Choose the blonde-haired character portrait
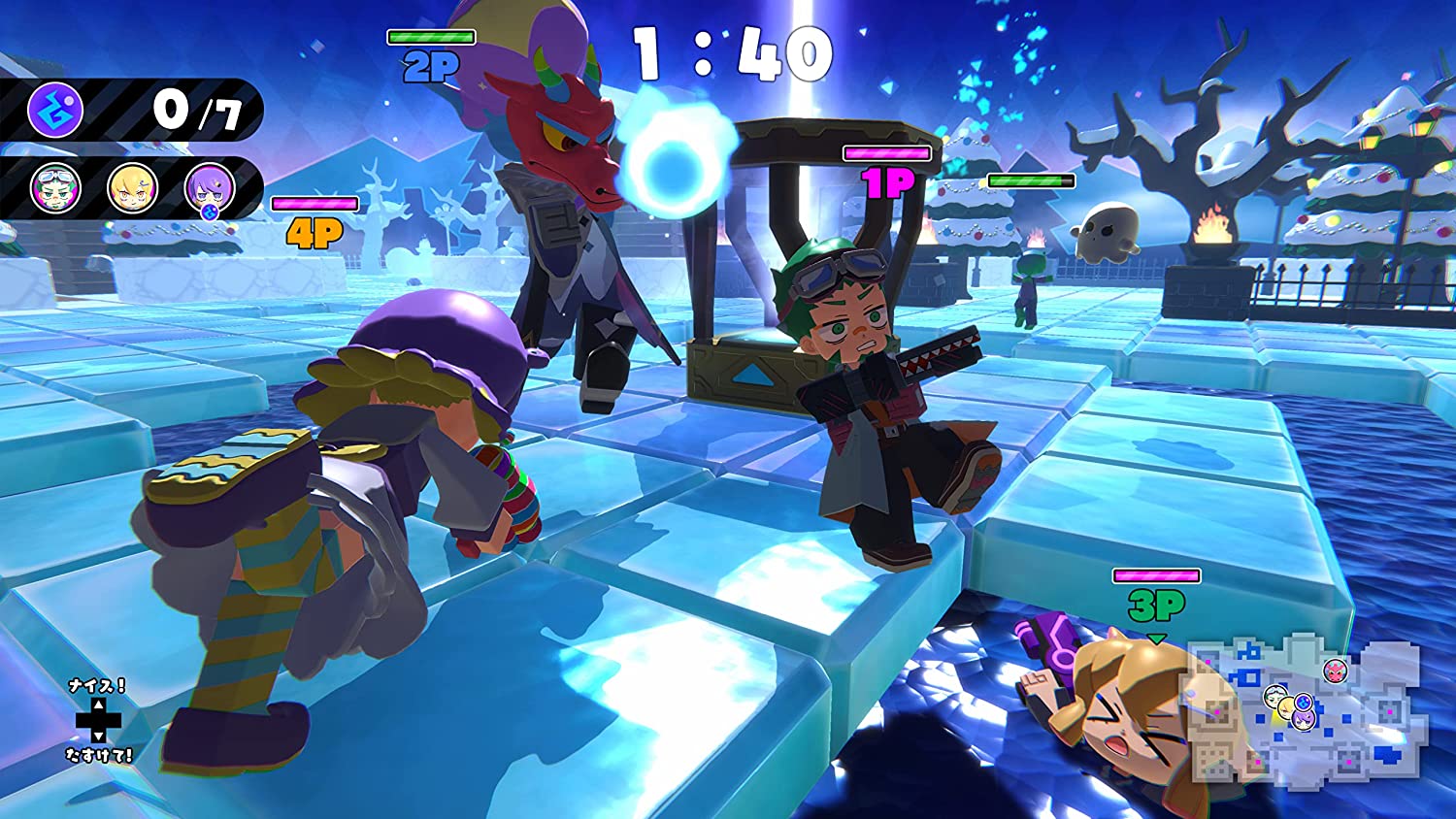Image resolution: width=1456 pixels, height=819 pixels. point(132,187)
